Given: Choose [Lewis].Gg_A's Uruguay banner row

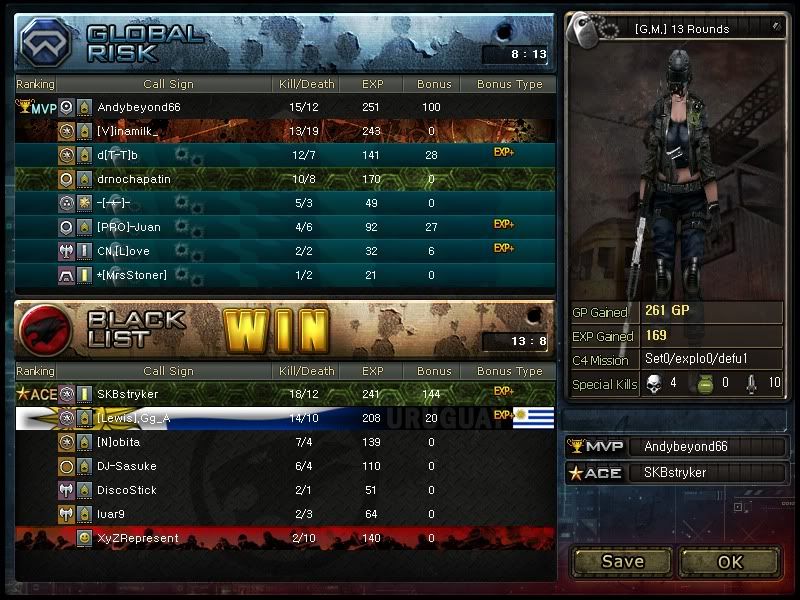Looking at the screenshot, I should point(285,418).
